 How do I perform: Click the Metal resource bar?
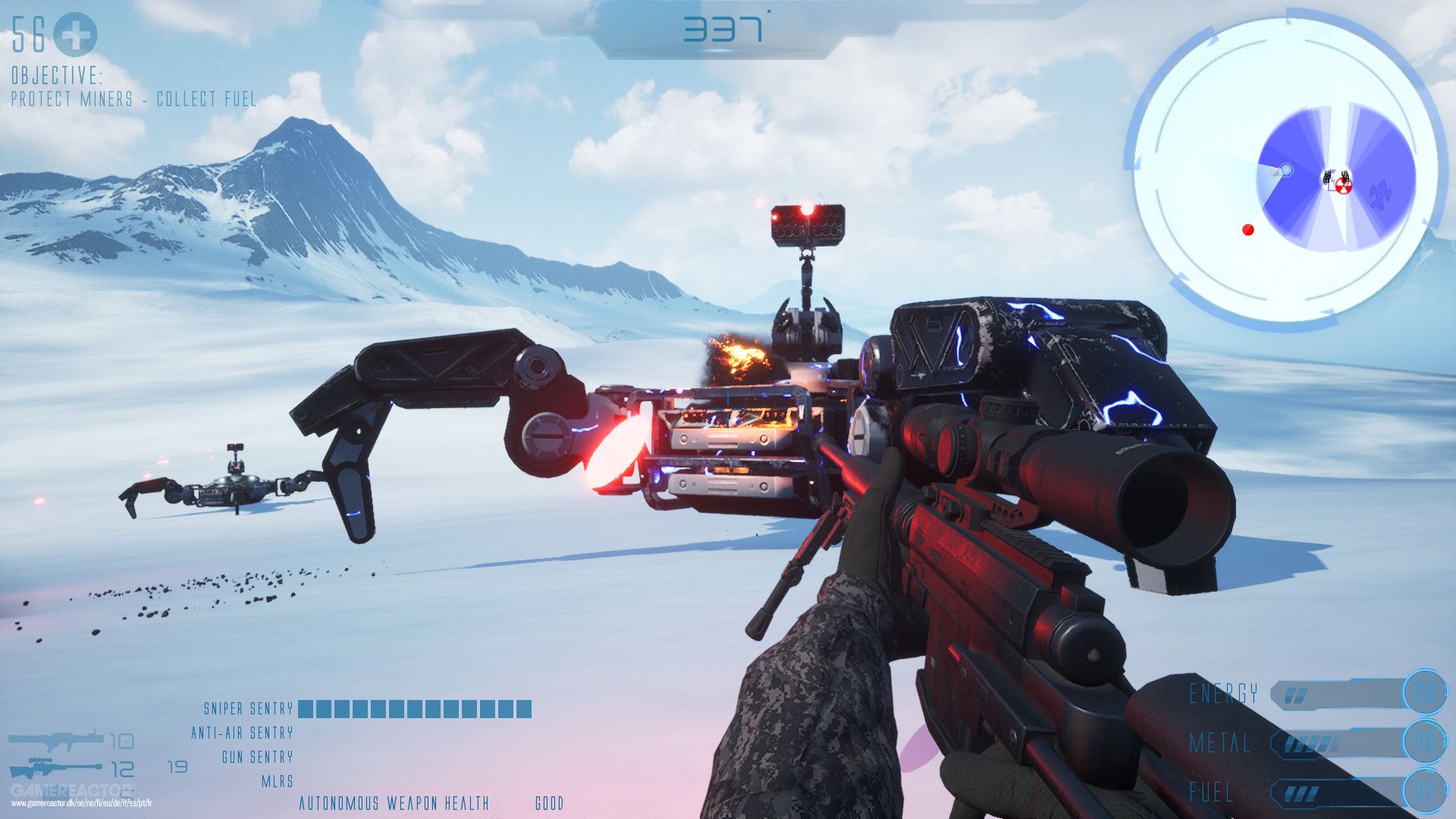tap(1336, 743)
